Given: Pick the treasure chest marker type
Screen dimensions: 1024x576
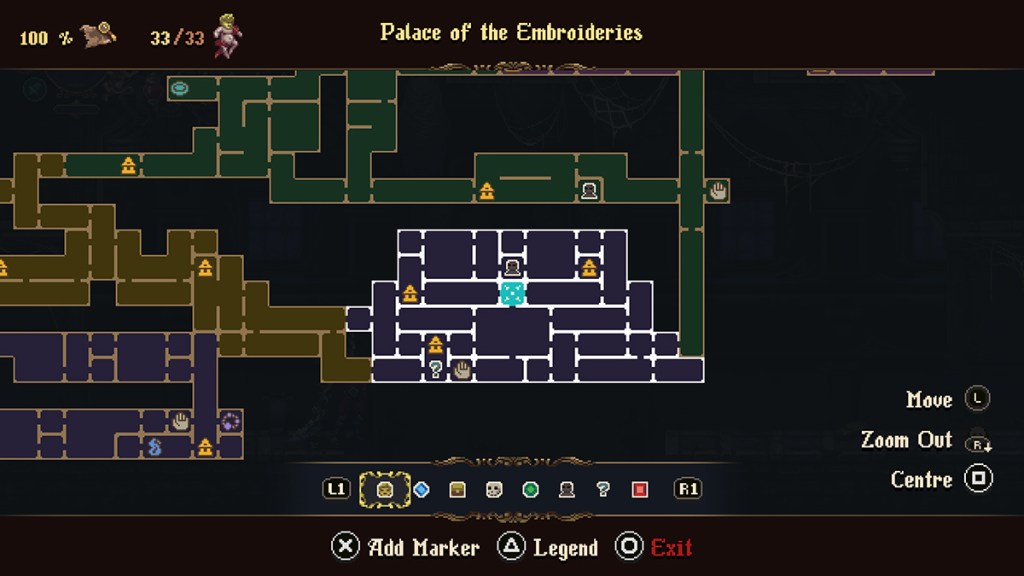Looking at the screenshot, I should tap(458, 489).
